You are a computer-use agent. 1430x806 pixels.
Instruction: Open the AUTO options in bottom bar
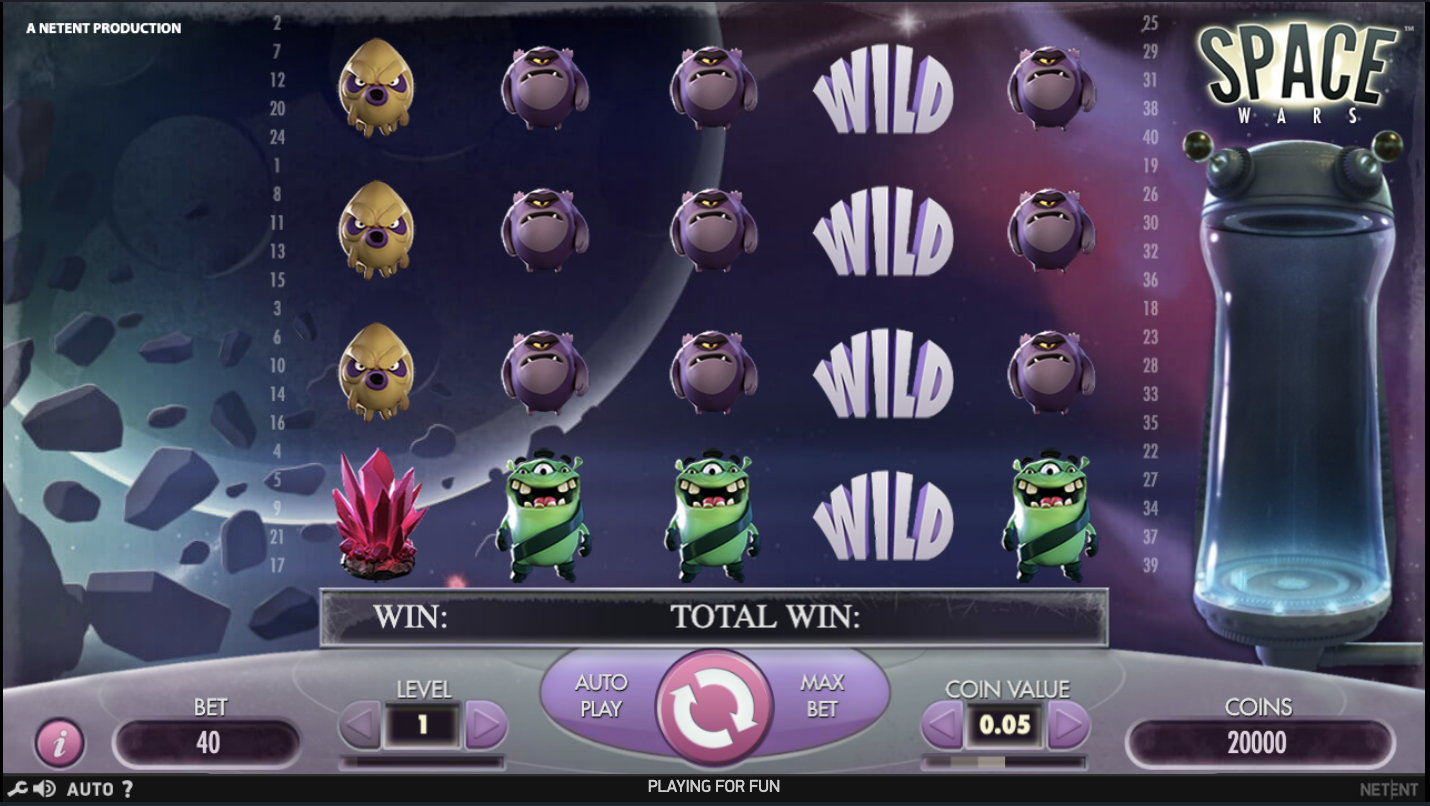pos(90,789)
